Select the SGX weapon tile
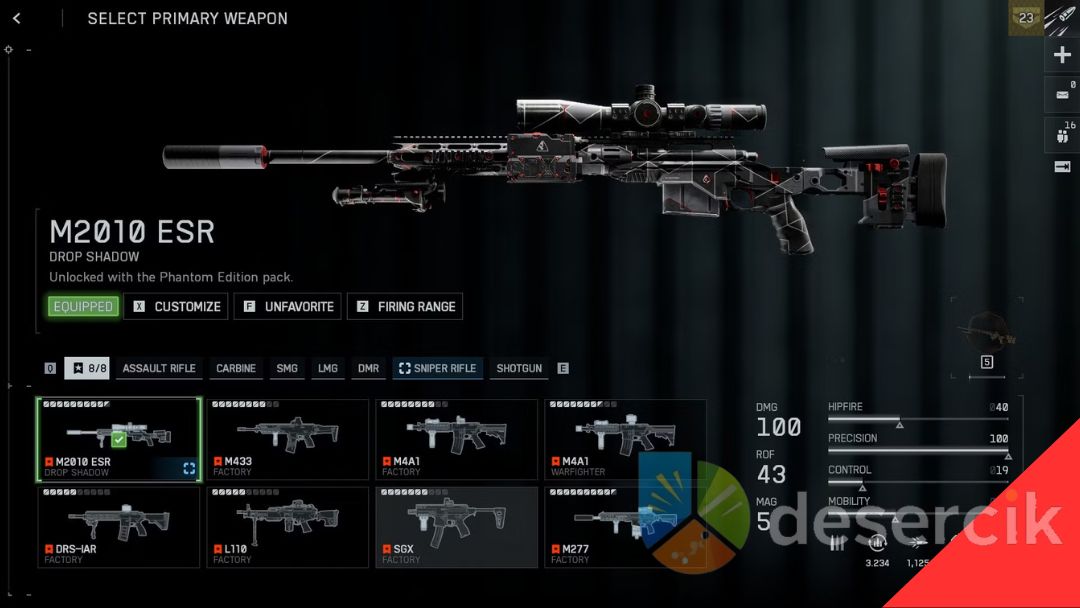Image resolution: width=1080 pixels, height=608 pixels. pyautogui.click(x=457, y=527)
